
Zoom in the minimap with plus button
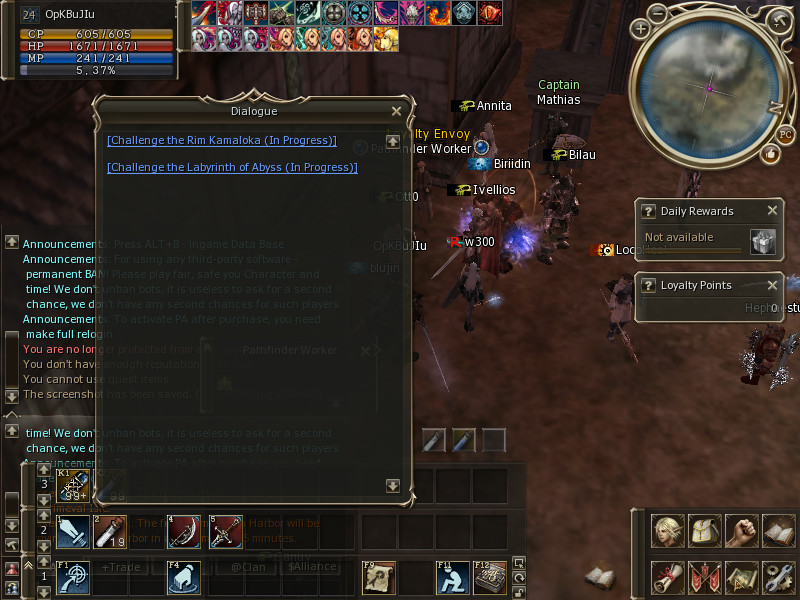(x=641, y=28)
